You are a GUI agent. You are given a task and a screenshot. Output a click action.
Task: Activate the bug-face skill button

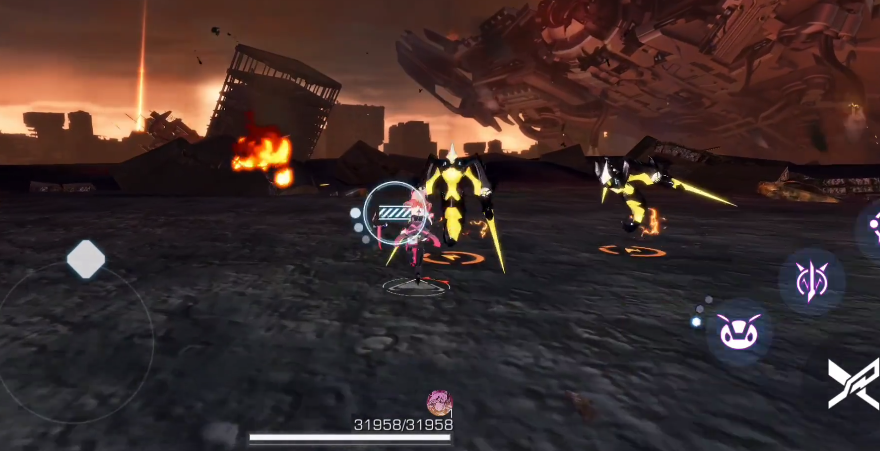[739, 331]
